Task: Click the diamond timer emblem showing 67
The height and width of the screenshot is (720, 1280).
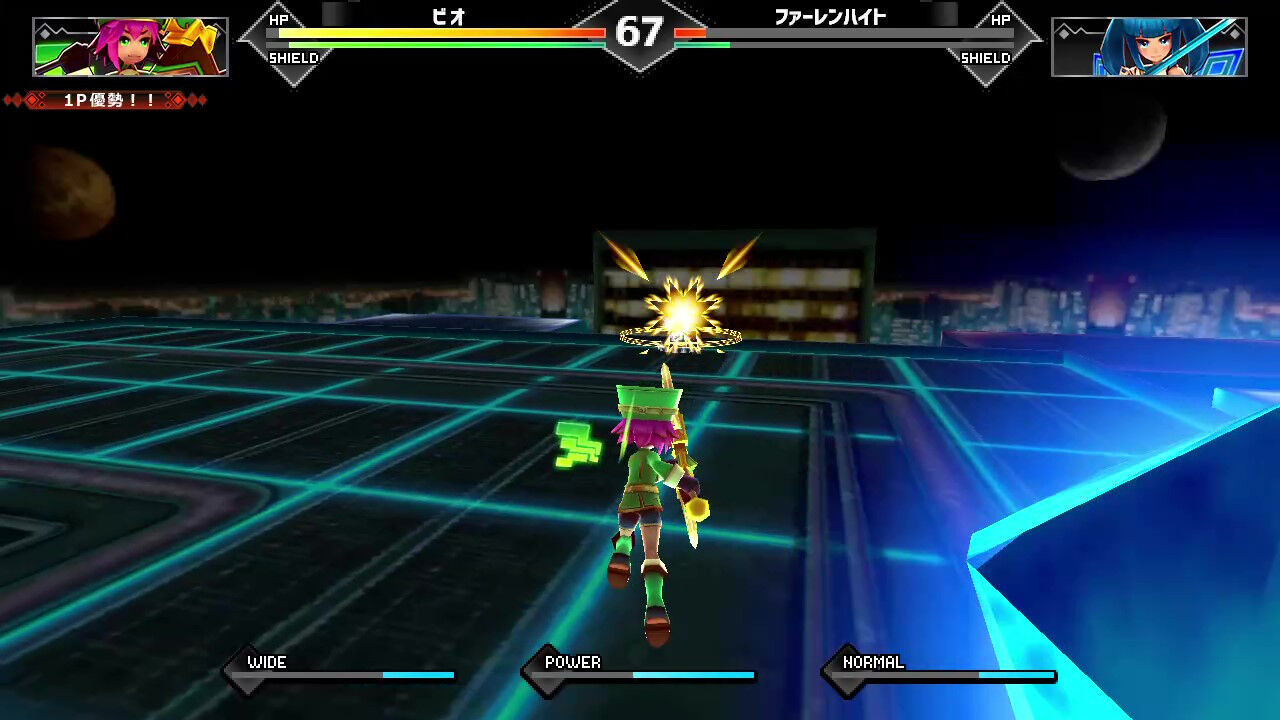Action: (640, 32)
